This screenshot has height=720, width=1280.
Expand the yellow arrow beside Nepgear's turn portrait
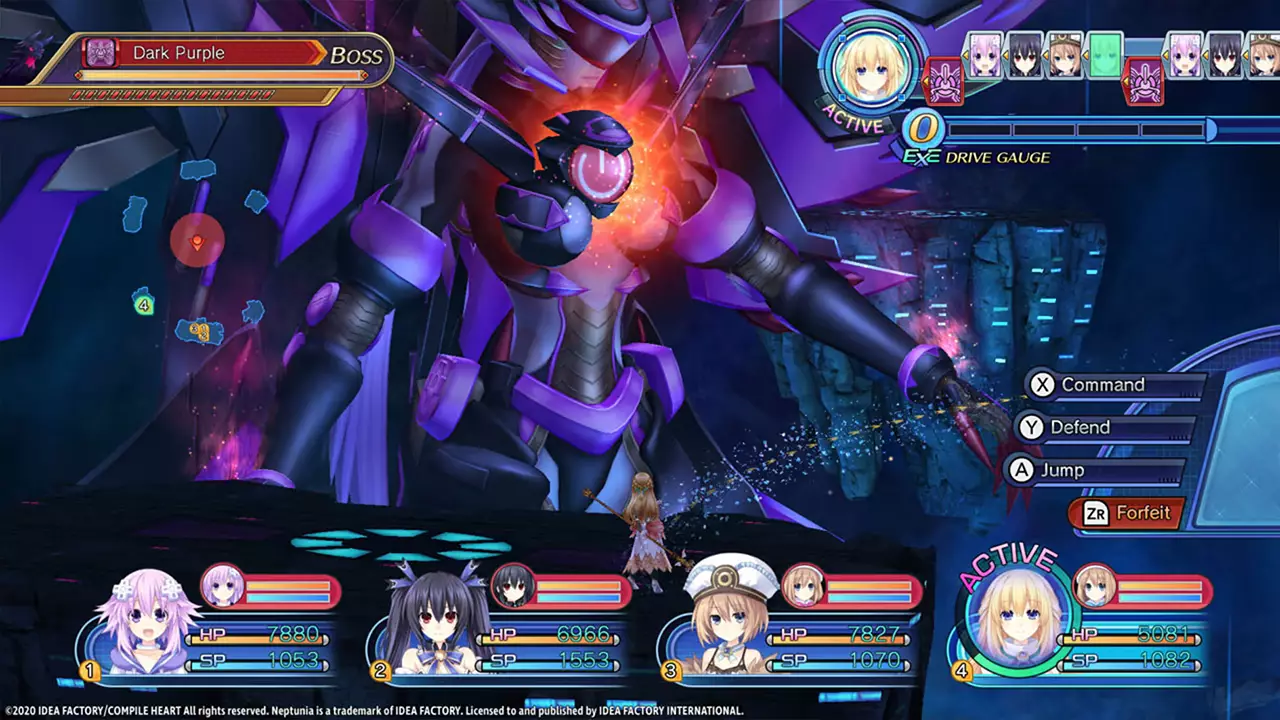click(x=965, y=56)
